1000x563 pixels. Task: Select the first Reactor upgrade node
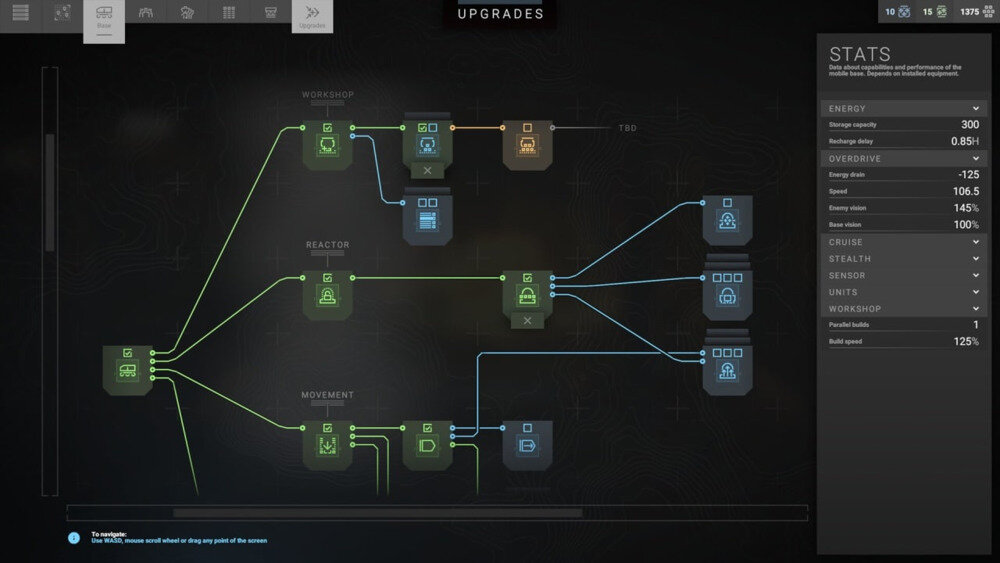click(x=328, y=295)
